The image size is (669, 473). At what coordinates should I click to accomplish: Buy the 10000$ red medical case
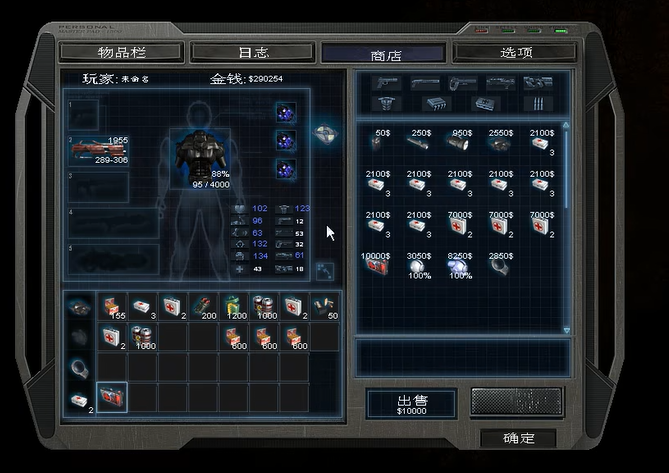(378, 267)
